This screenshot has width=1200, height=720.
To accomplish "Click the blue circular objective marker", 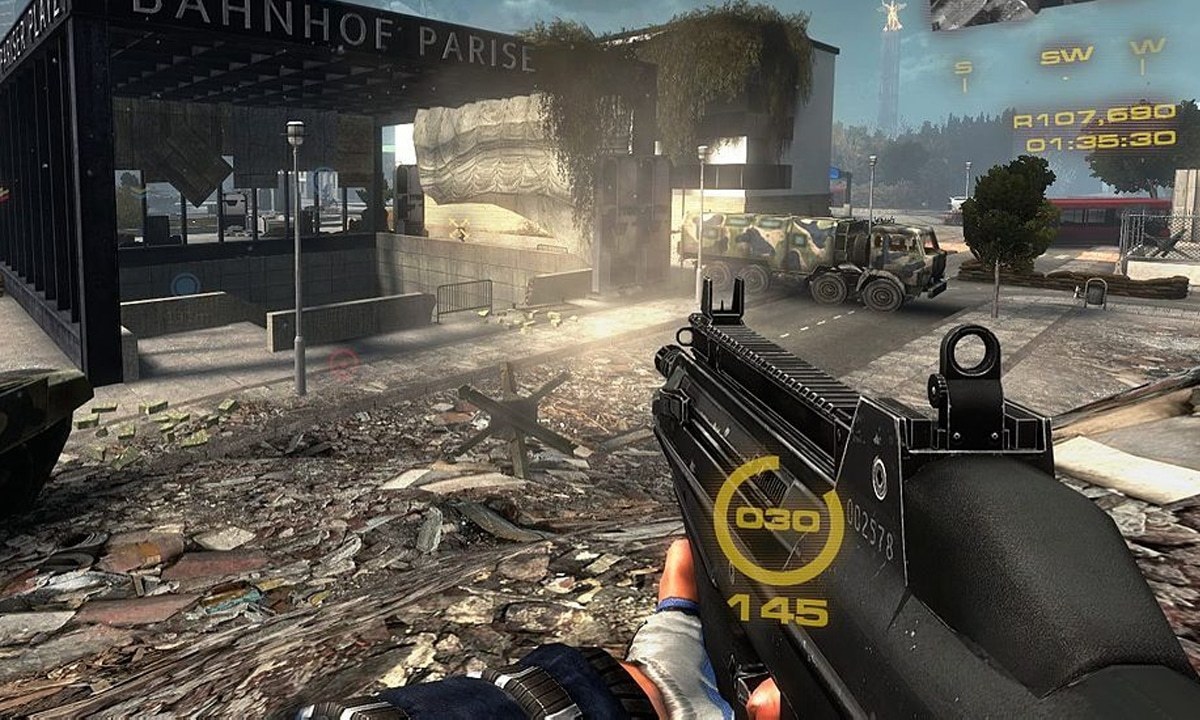I will tap(185, 284).
